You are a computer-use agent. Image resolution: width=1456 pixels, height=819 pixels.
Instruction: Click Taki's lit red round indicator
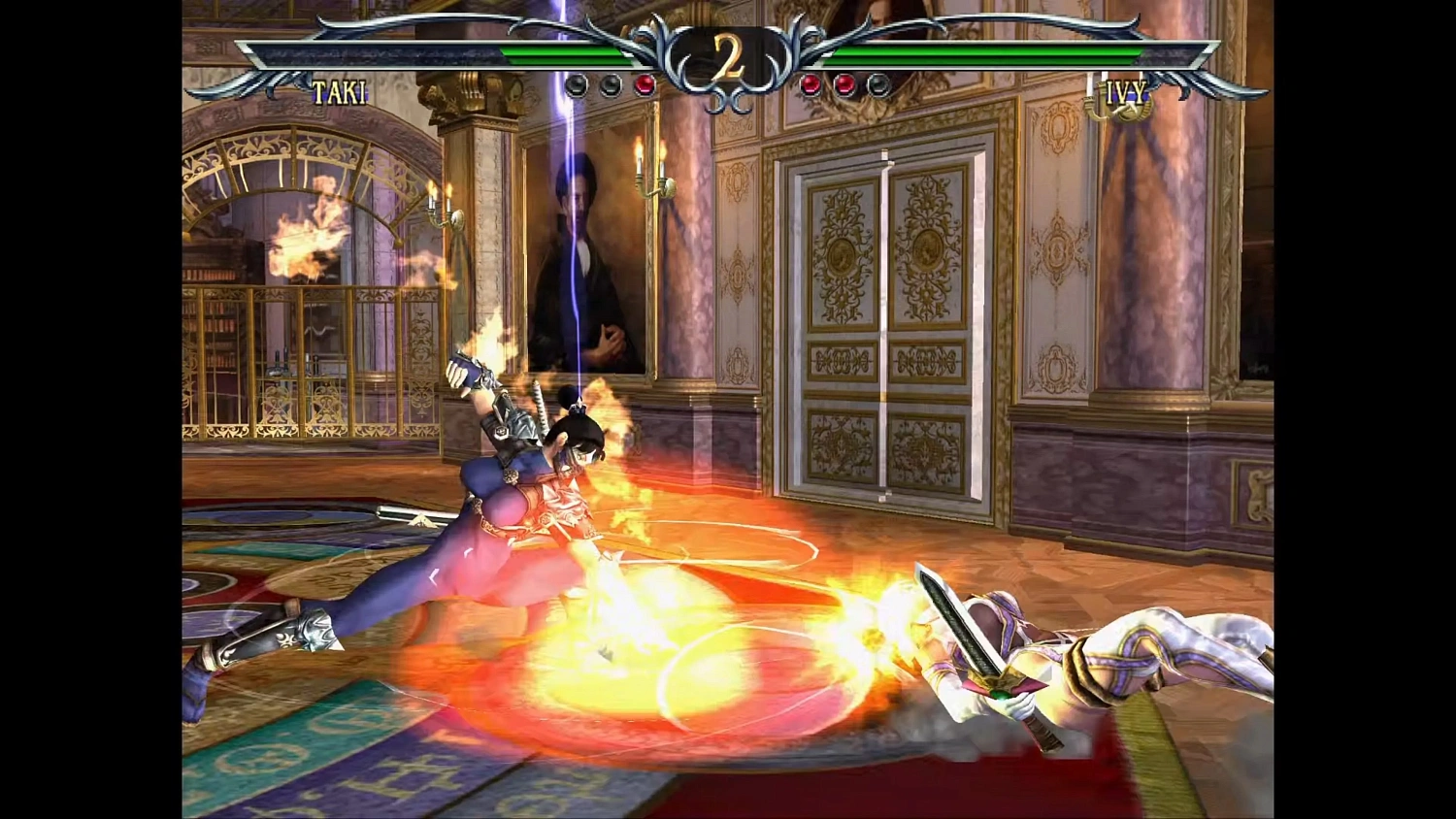tap(644, 84)
